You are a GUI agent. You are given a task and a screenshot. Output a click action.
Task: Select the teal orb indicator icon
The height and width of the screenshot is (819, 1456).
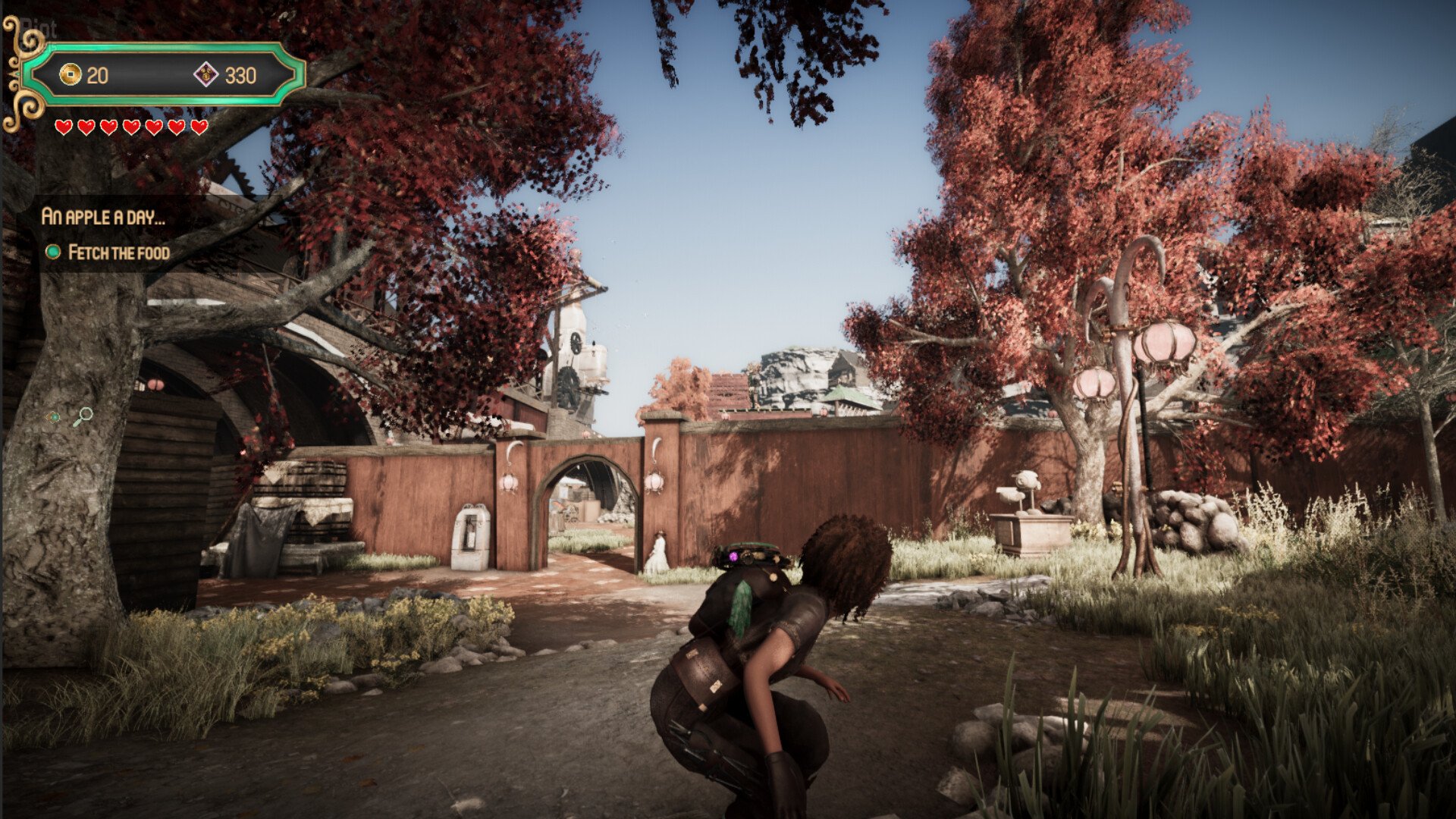tap(53, 416)
